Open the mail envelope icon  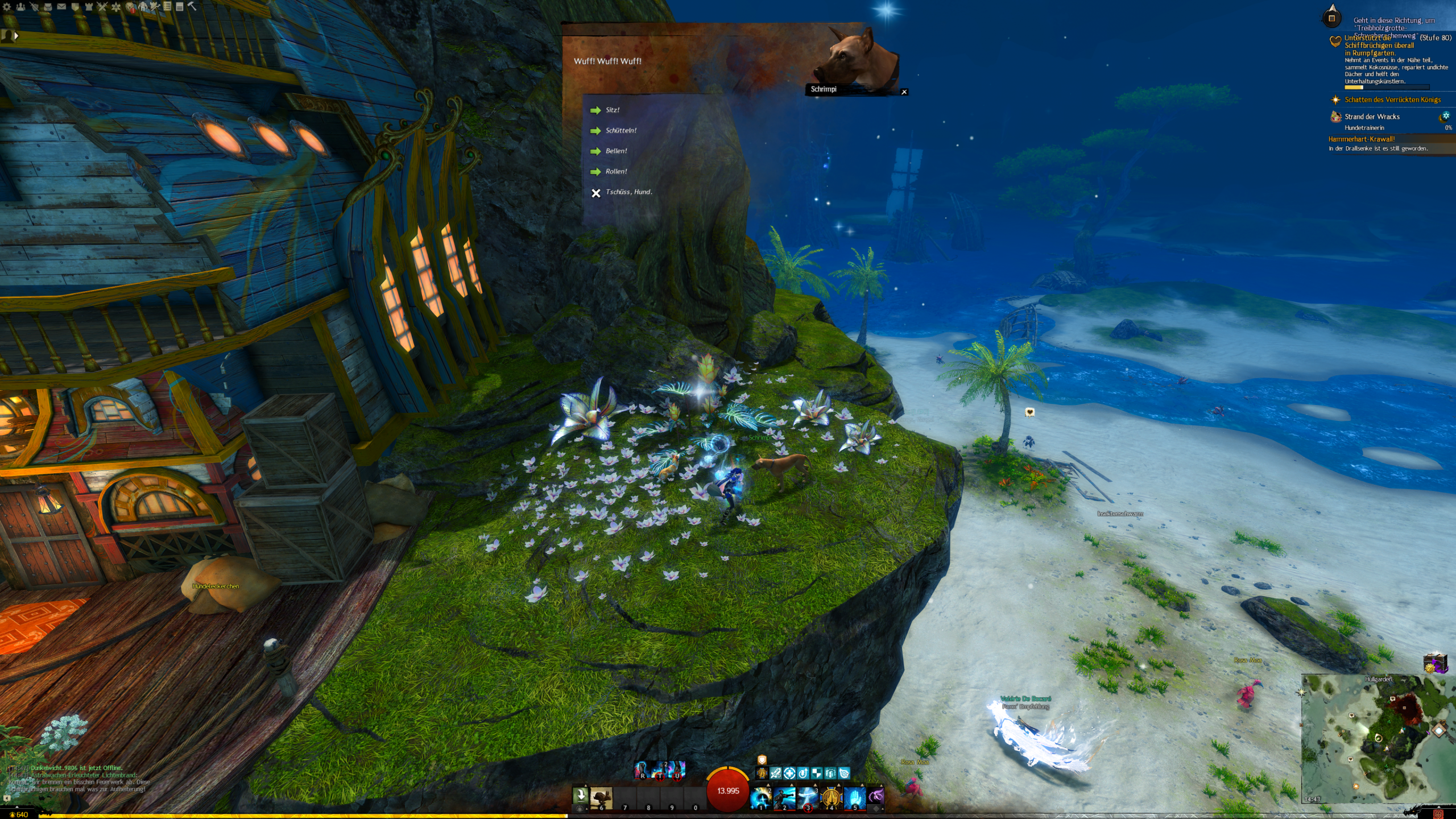point(61,7)
